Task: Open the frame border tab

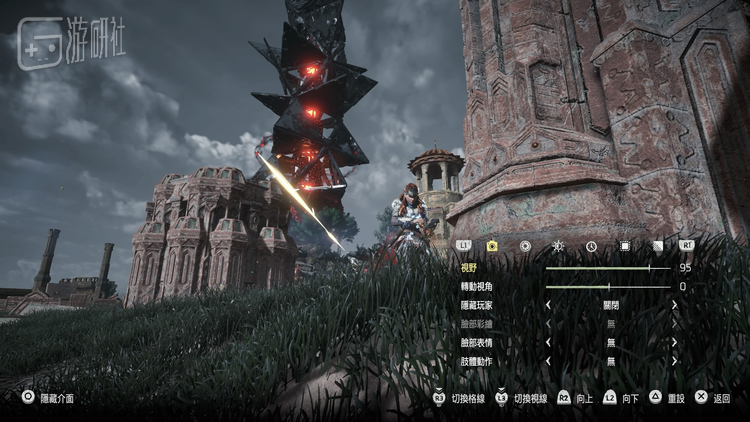Action: pos(624,245)
